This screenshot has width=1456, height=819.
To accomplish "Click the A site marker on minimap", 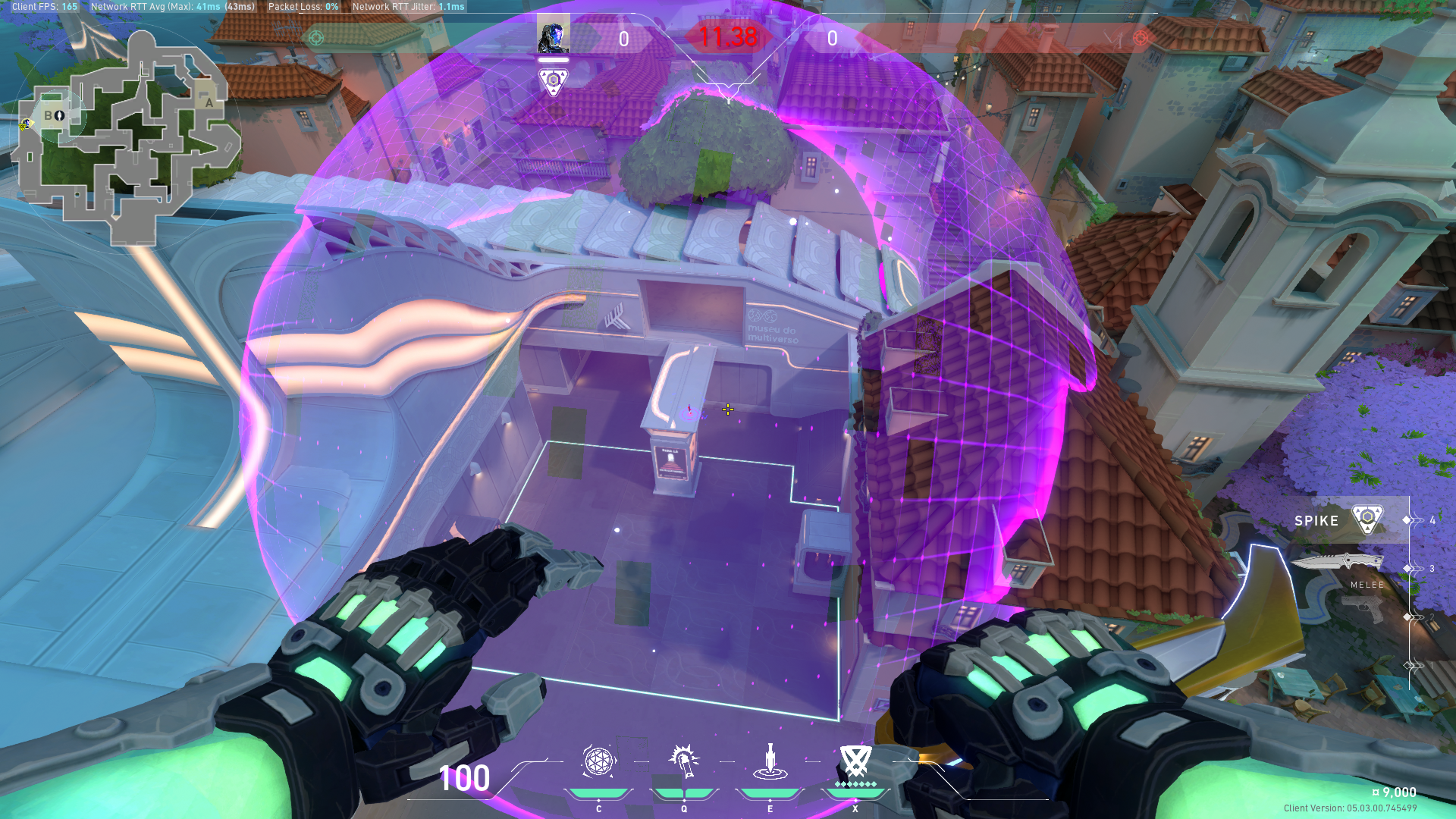I will 209,102.
